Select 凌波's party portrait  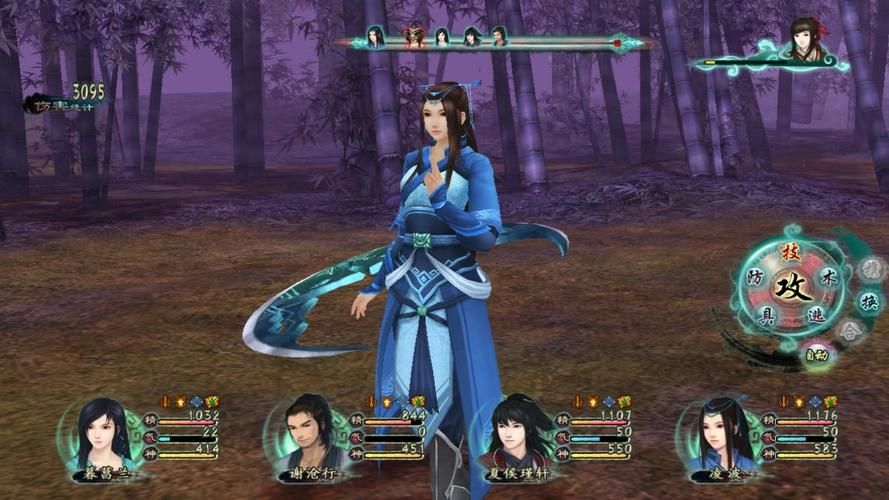(x=718, y=435)
